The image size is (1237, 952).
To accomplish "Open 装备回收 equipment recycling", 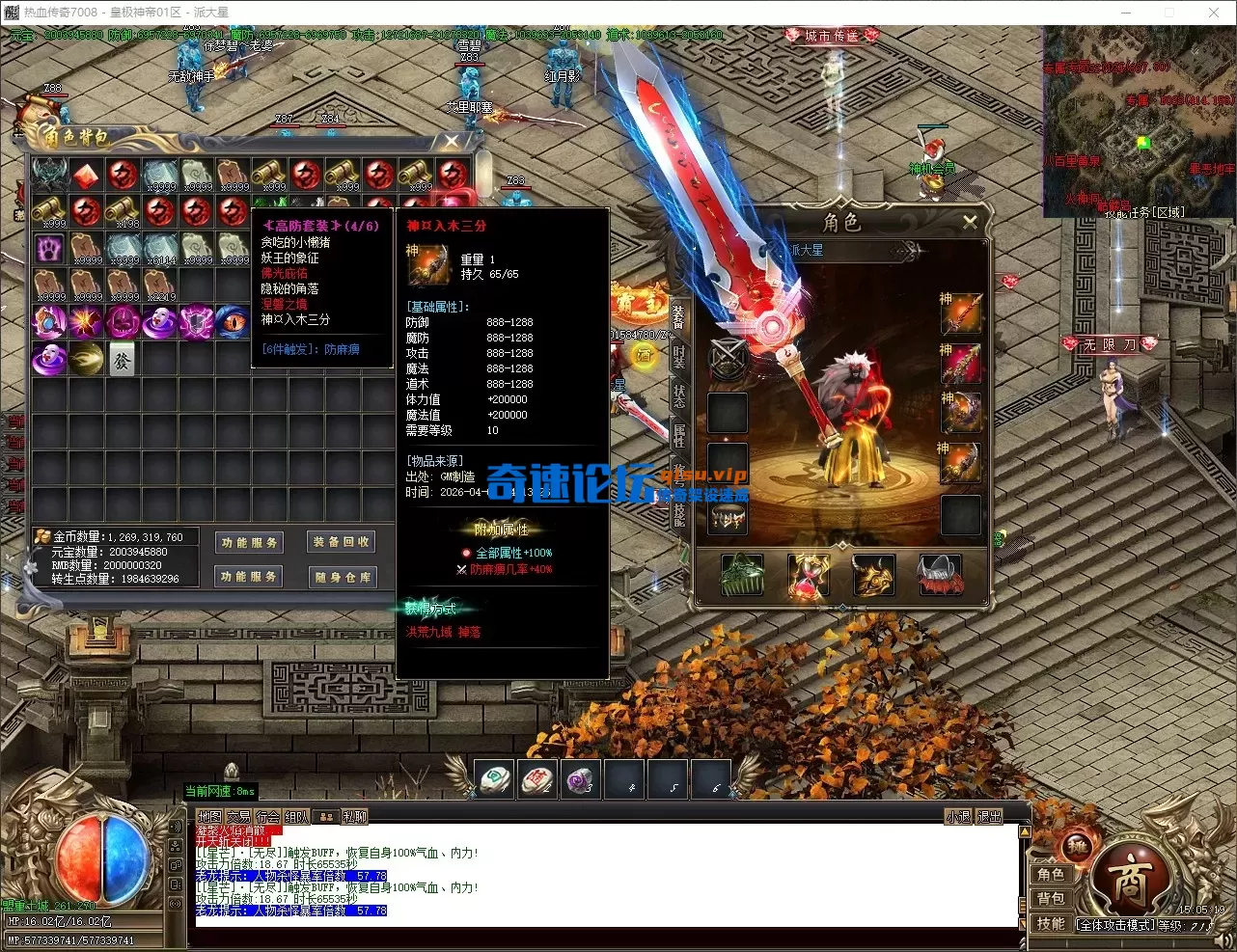I will click(x=342, y=542).
